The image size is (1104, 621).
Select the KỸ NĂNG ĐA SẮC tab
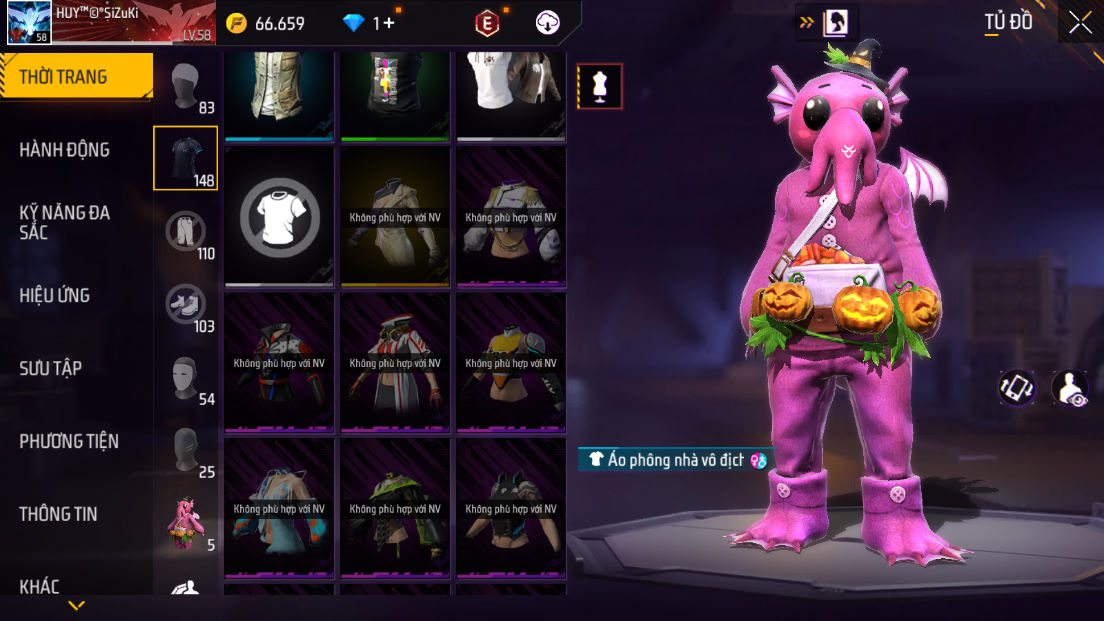pos(65,222)
